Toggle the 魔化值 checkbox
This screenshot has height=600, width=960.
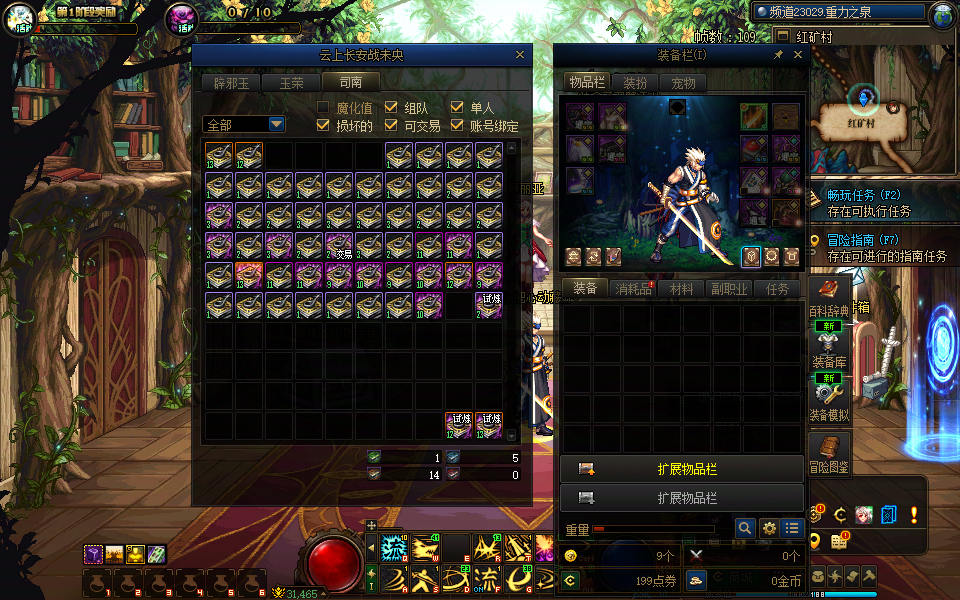323,108
